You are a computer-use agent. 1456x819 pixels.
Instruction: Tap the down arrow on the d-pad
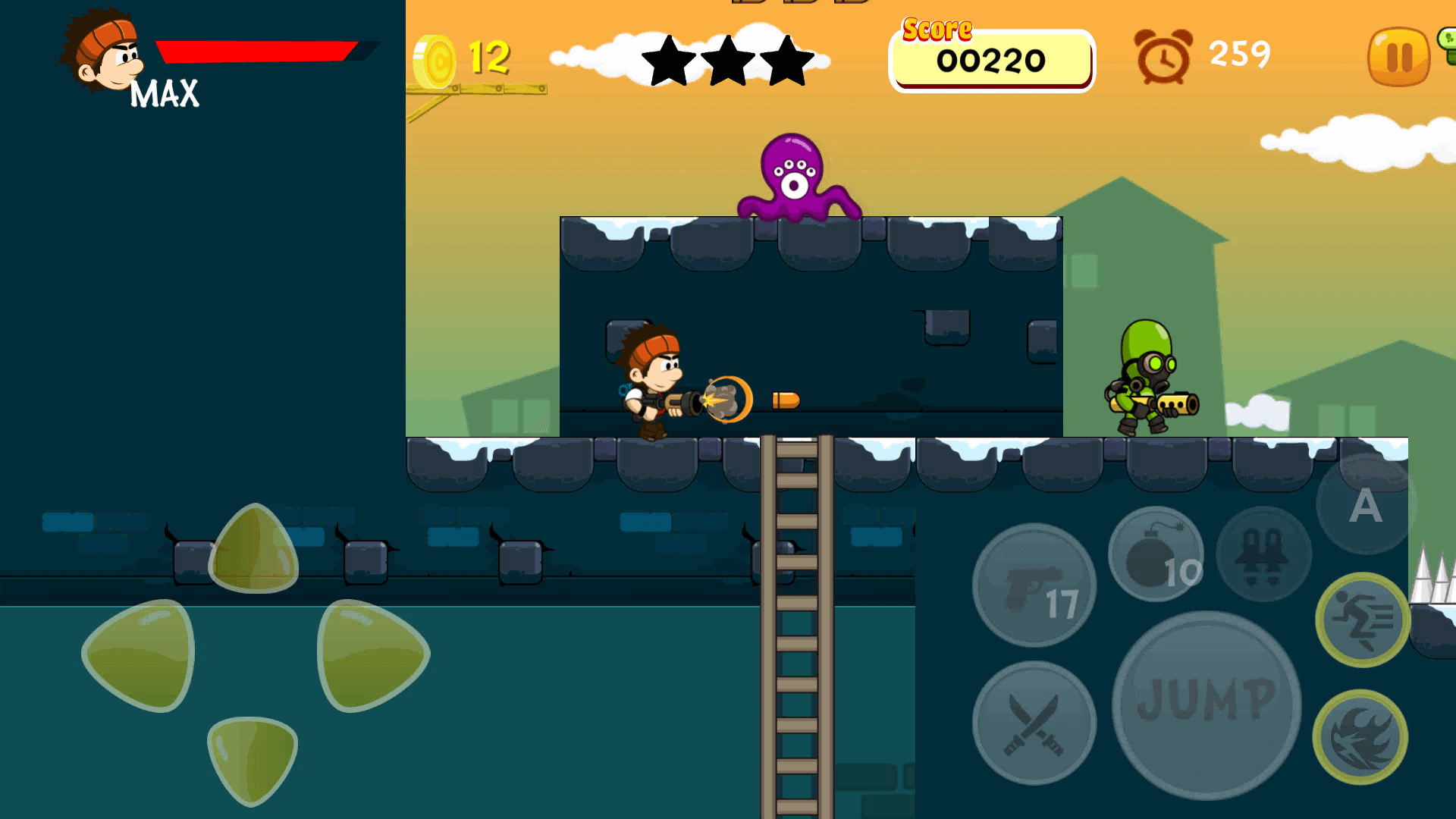point(252,760)
